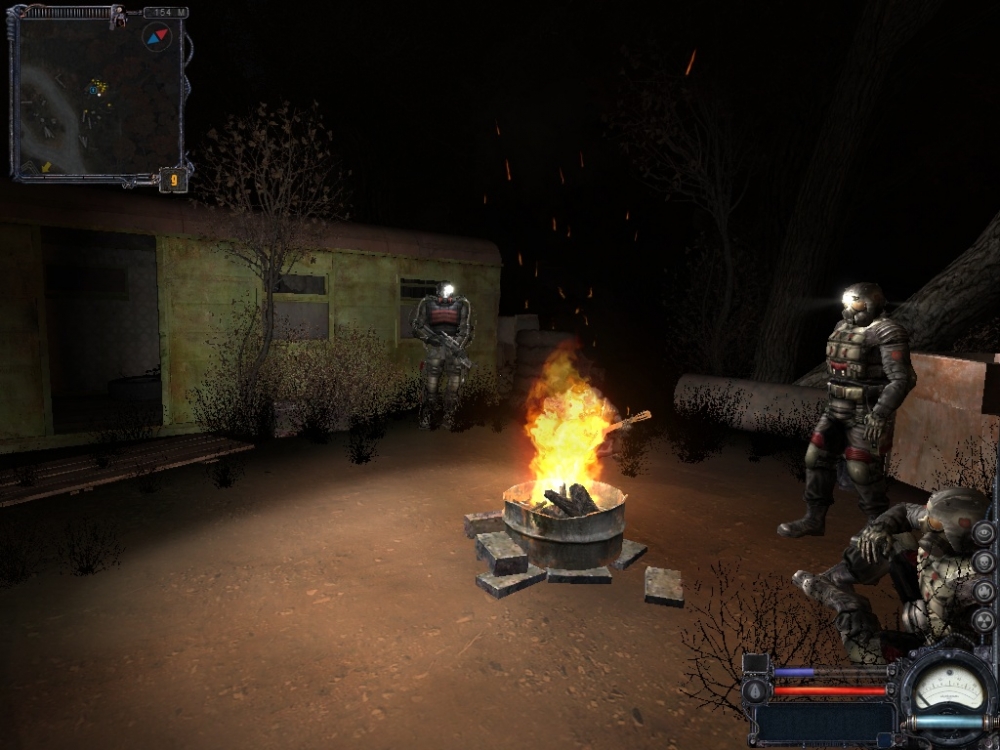Click the yellow arrow marker on the minimap

[x=47, y=166]
